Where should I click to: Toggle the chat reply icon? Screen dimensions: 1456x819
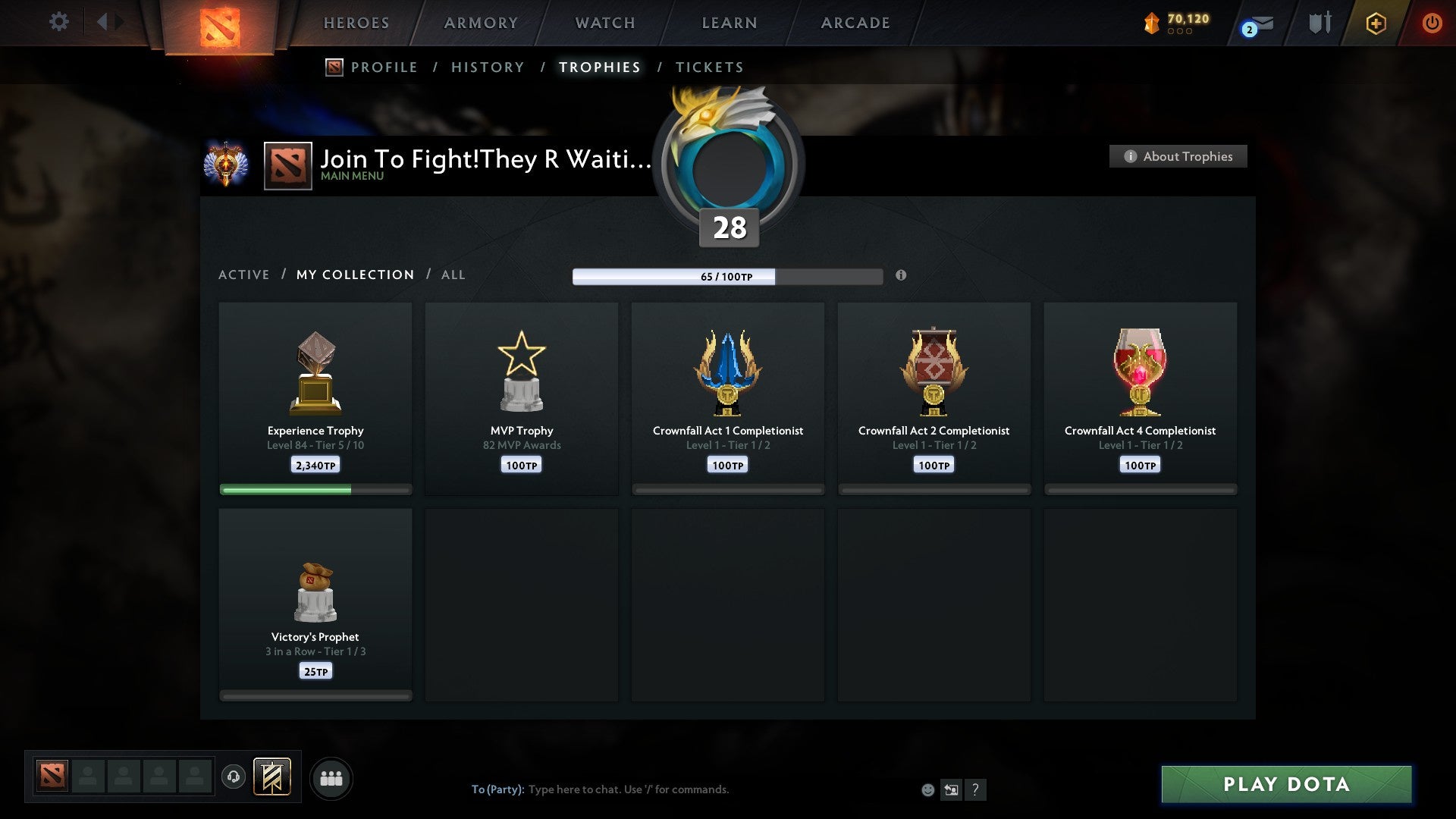951,789
